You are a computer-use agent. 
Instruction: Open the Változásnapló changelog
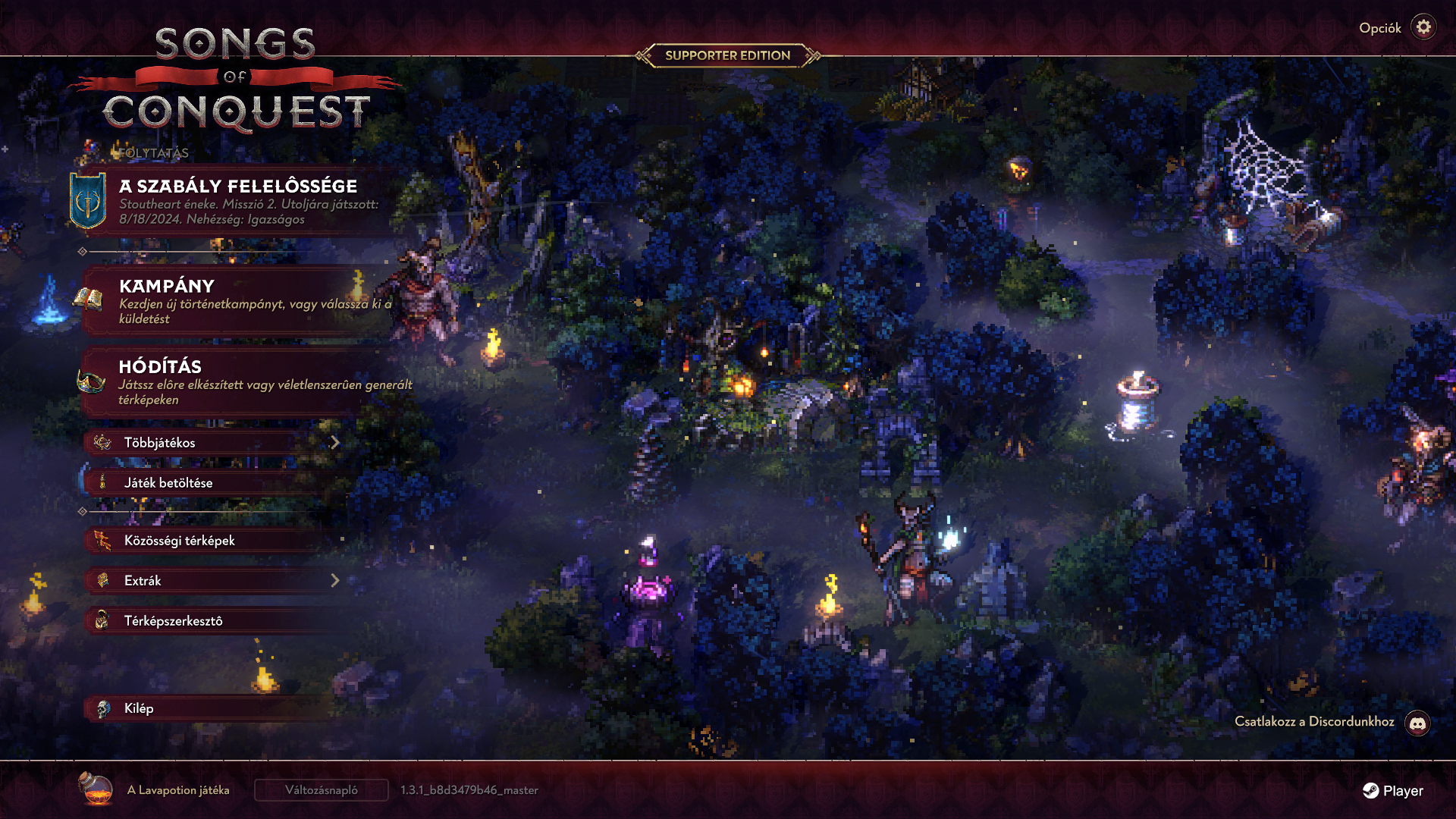click(x=321, y=790)
